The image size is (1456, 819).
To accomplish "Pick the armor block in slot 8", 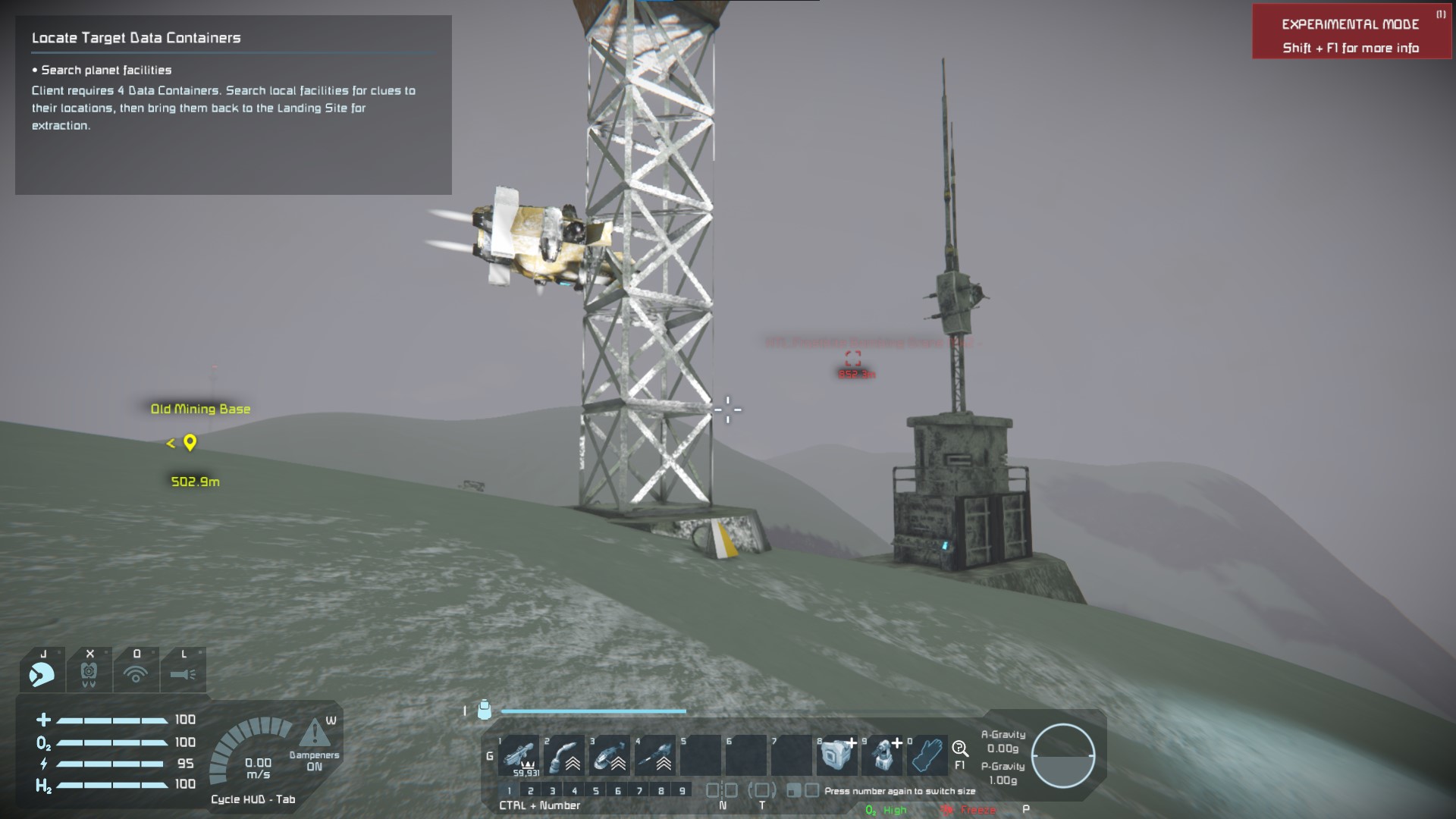I will 837,755.
